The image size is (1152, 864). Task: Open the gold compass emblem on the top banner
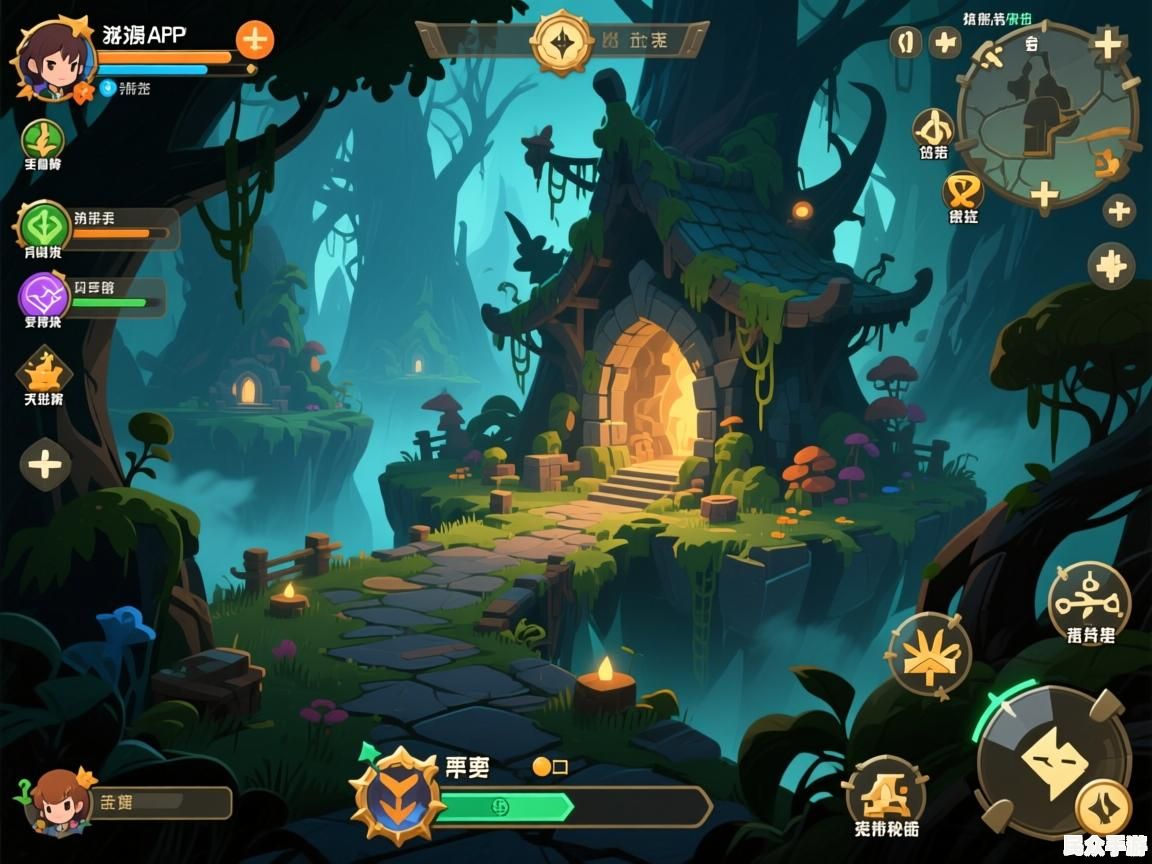coord(562,42)
